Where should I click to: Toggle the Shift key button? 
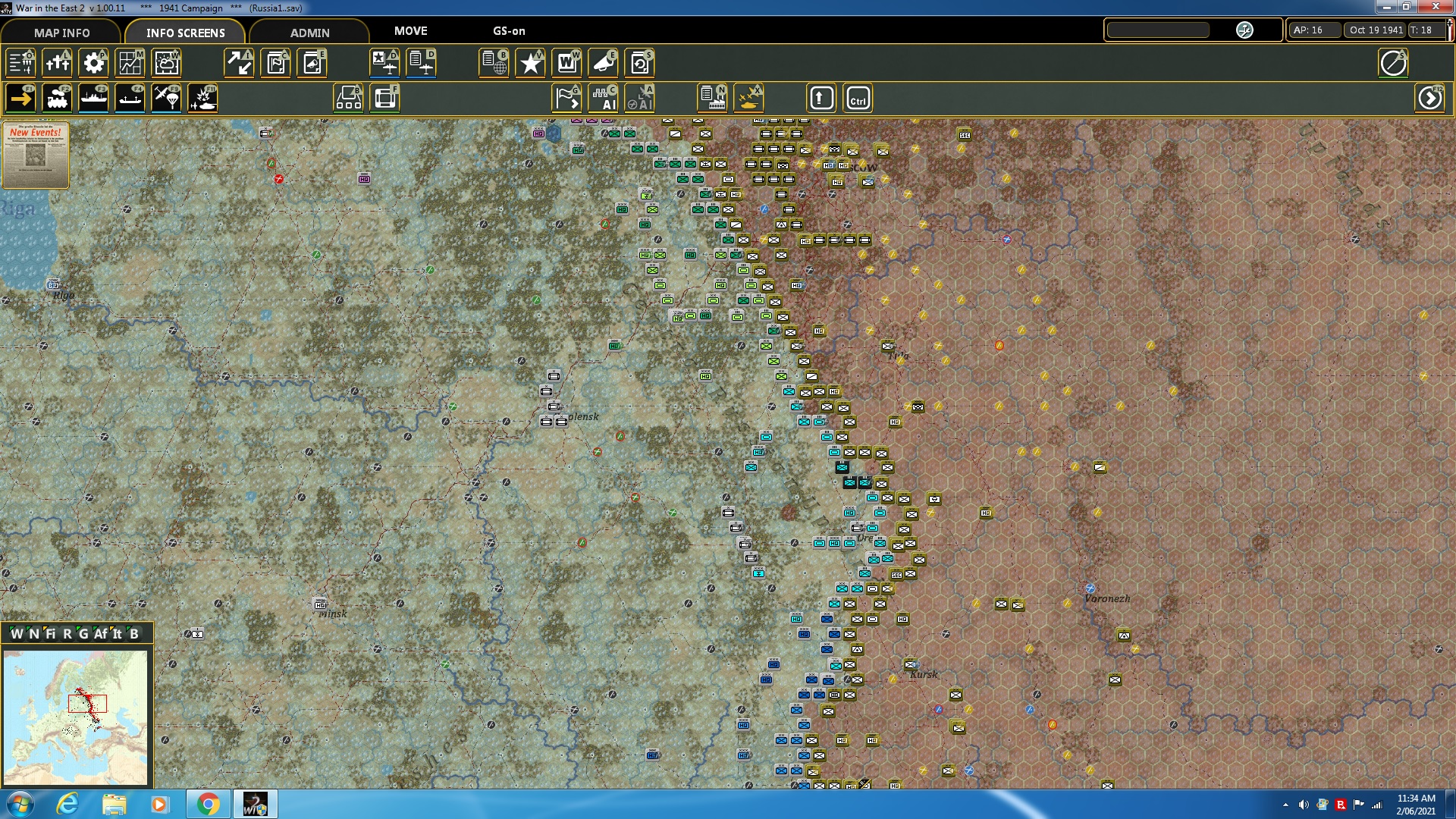click(821, 97)
